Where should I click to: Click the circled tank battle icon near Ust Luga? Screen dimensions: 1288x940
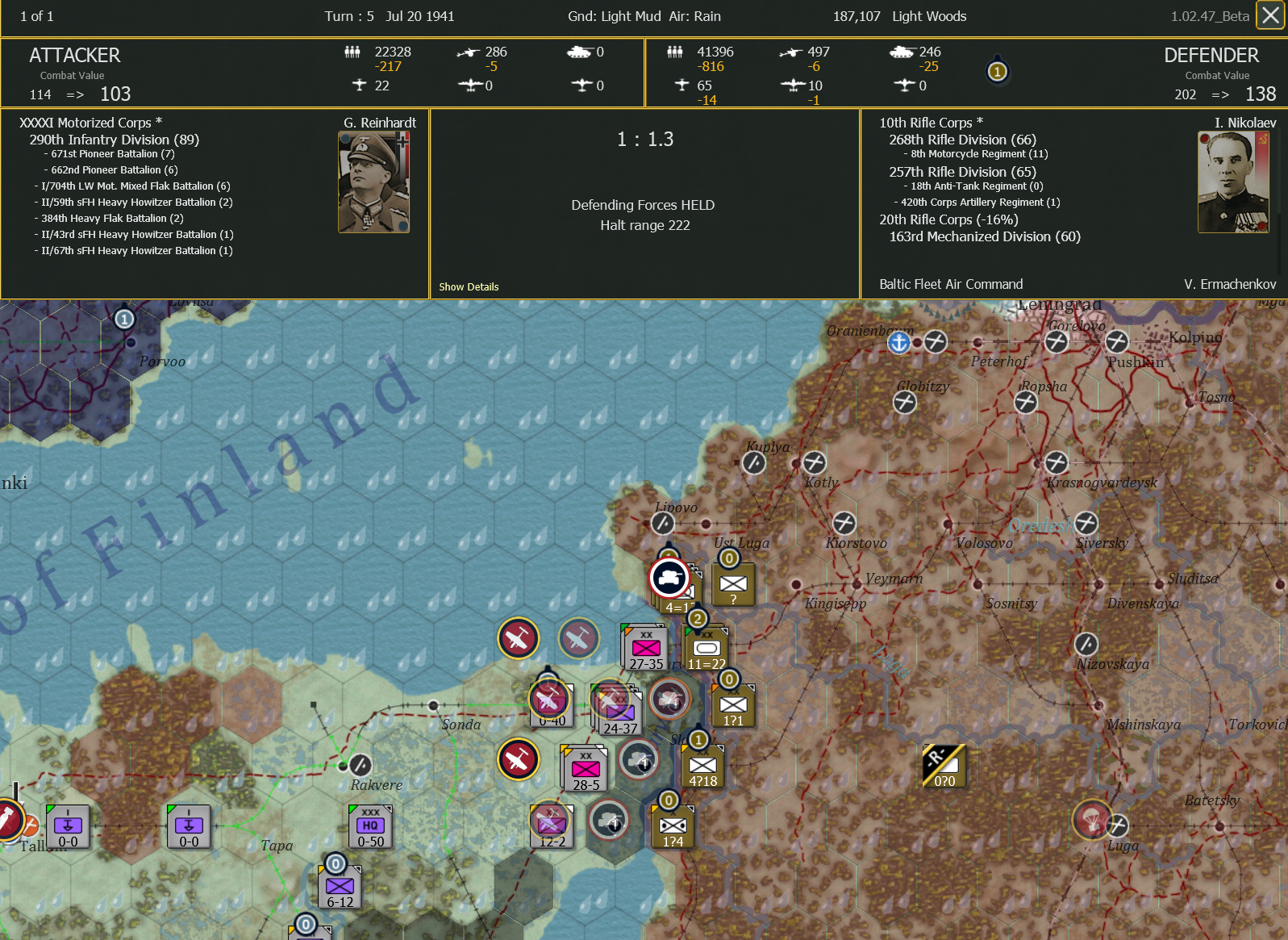(669, 578)
